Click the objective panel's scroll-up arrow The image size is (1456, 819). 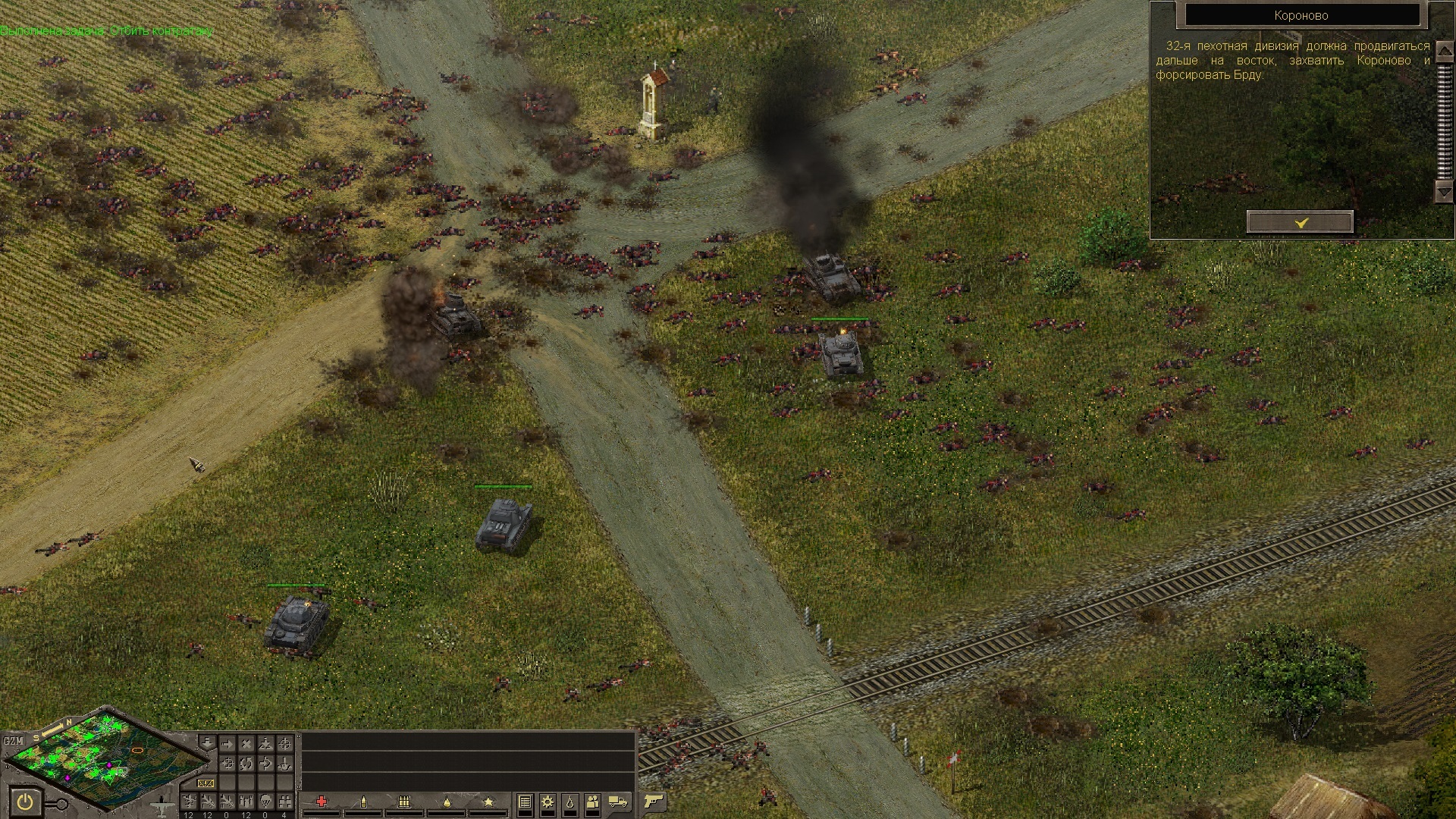click(x=1444, y=52)
